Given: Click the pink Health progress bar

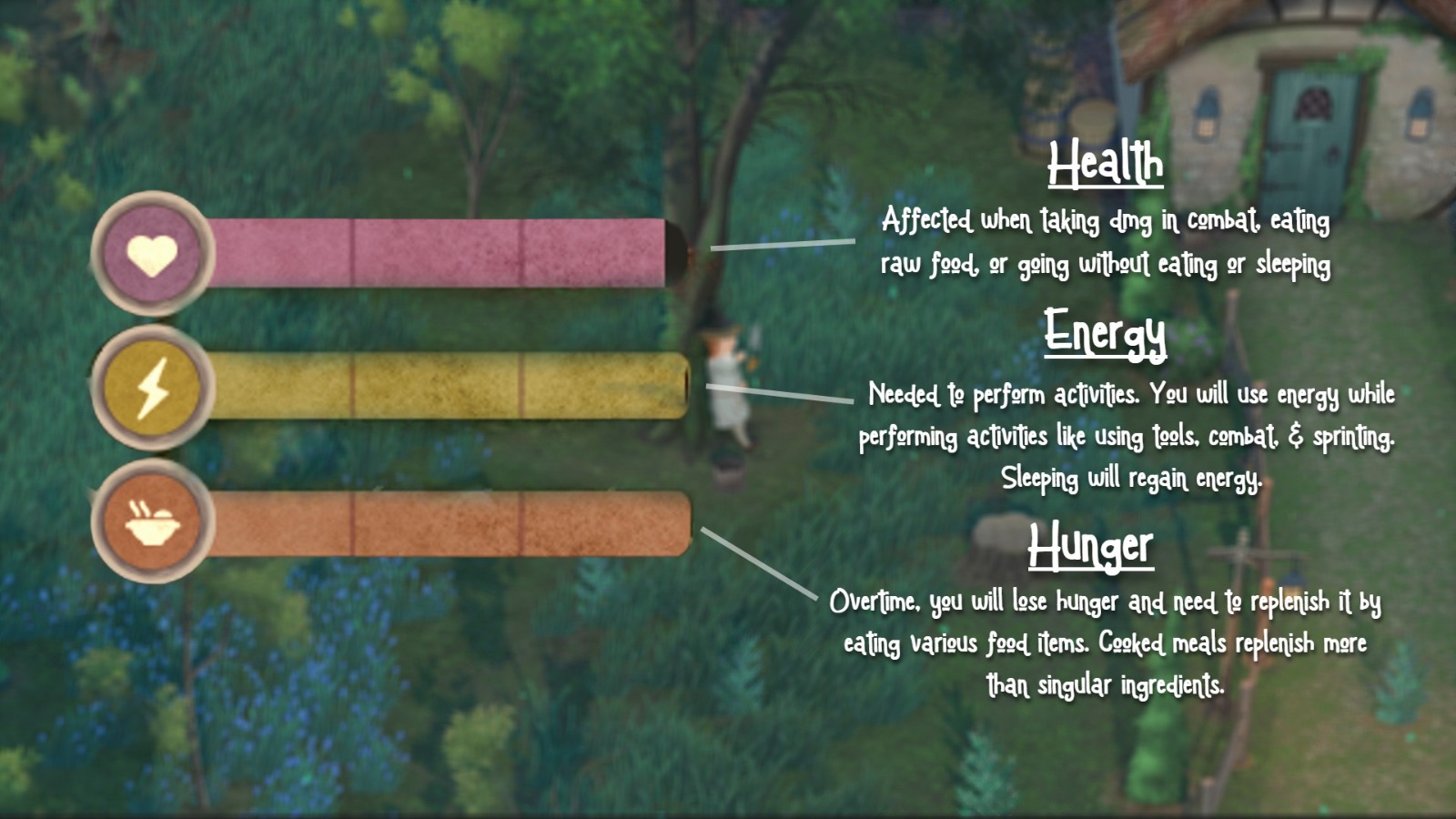Looking at the screenshot, I should [437, 251].
